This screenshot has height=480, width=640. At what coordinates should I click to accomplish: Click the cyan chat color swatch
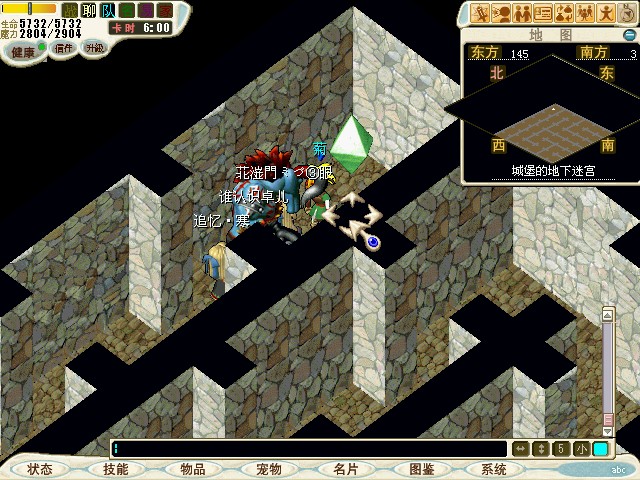[600, 449]
